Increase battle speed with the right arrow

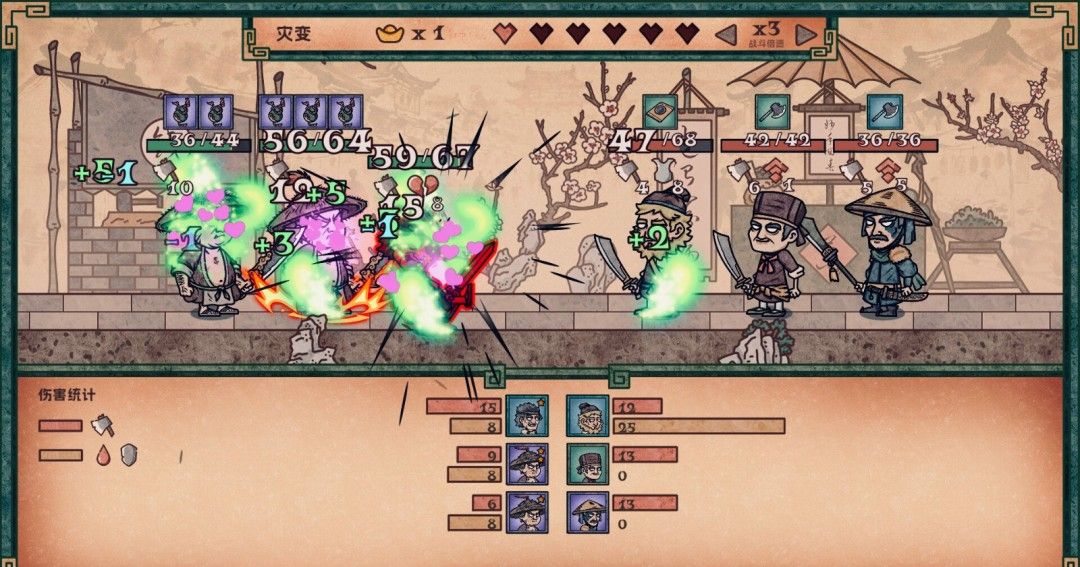point(806,34)
